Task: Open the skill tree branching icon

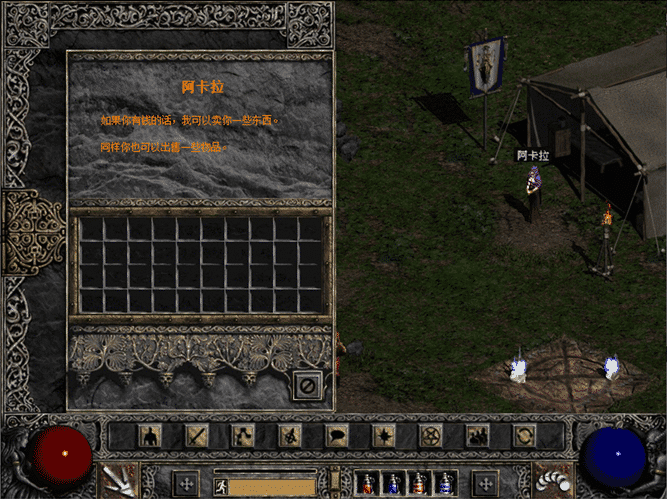Action: pos(243,436)
